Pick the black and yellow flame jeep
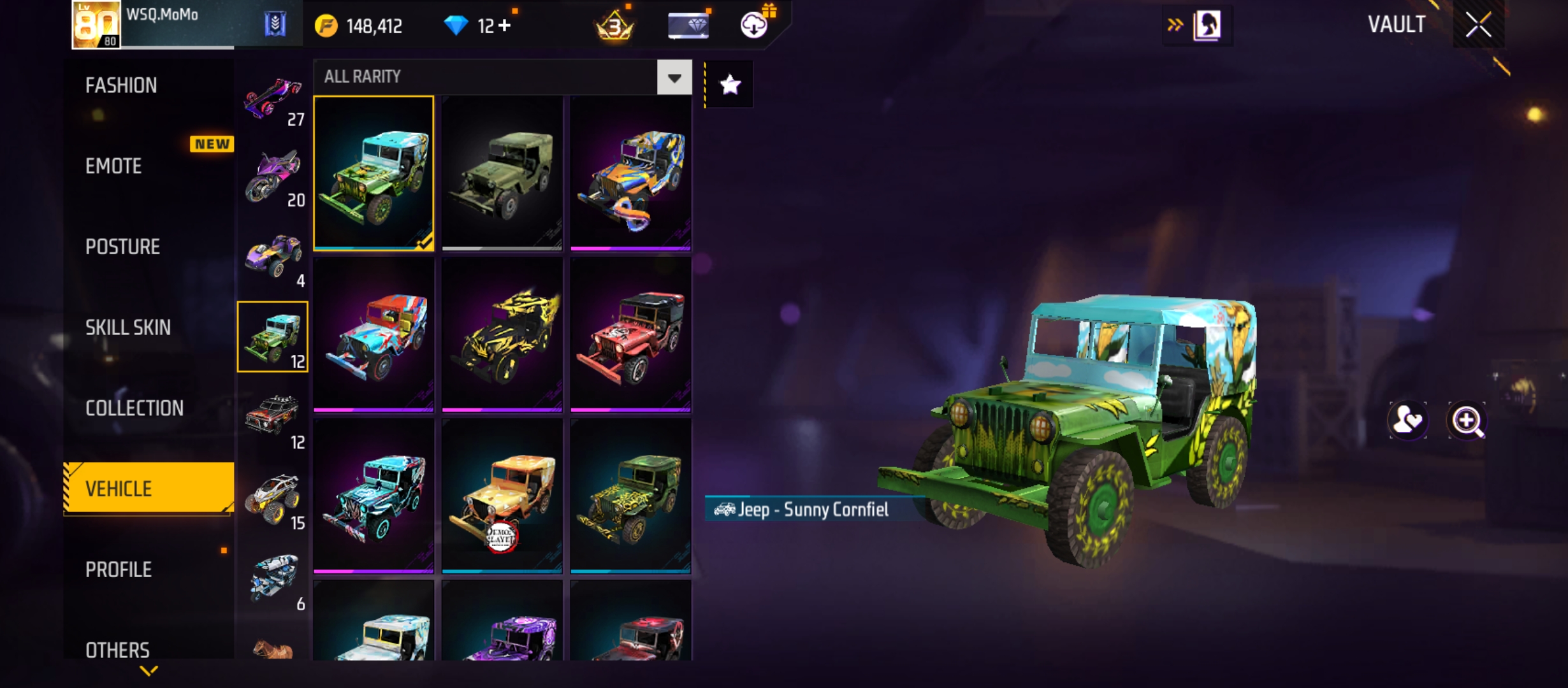The image size is (1568, 688). 502,334
